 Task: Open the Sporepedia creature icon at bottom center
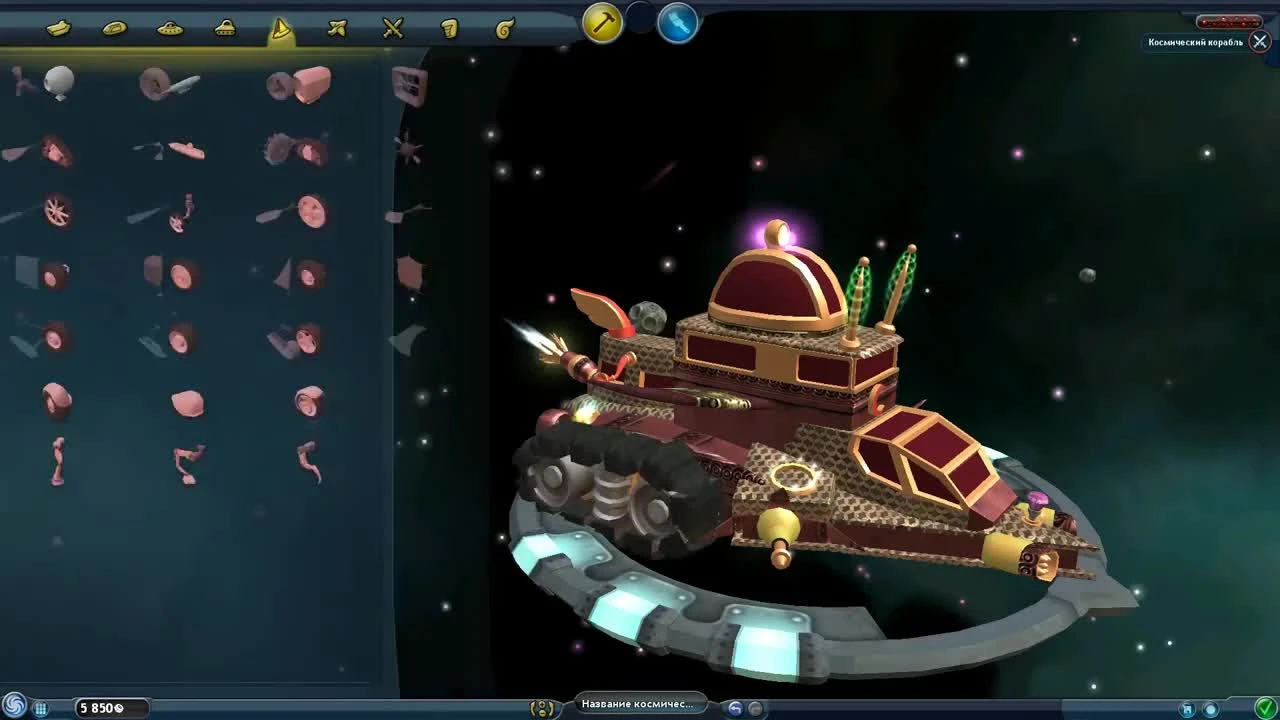click(x=541, y=706)
